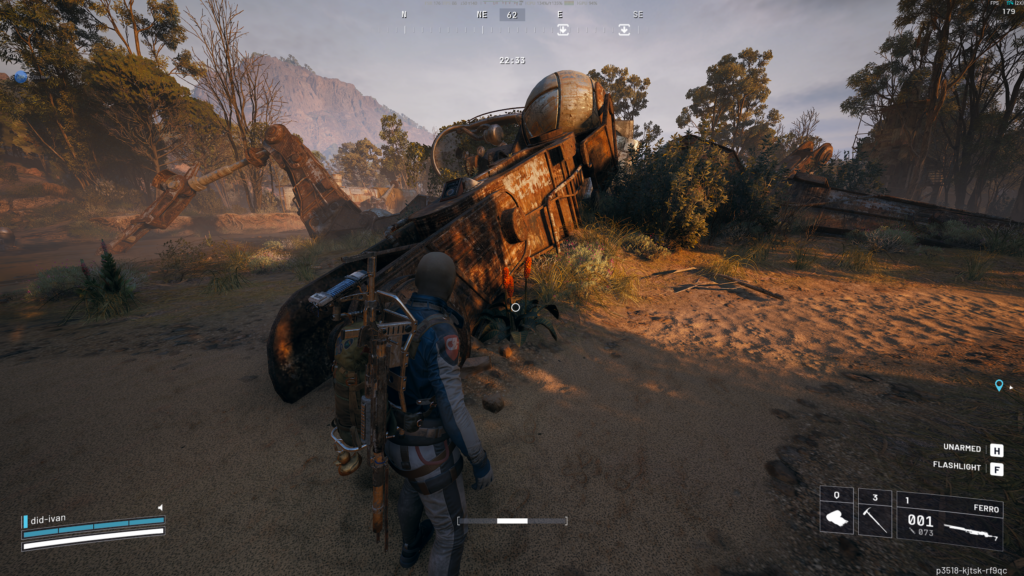This screenshot has height=576, width=1024.
Task: Click the compass marker beside the SE heading
Action: [624, 30]
